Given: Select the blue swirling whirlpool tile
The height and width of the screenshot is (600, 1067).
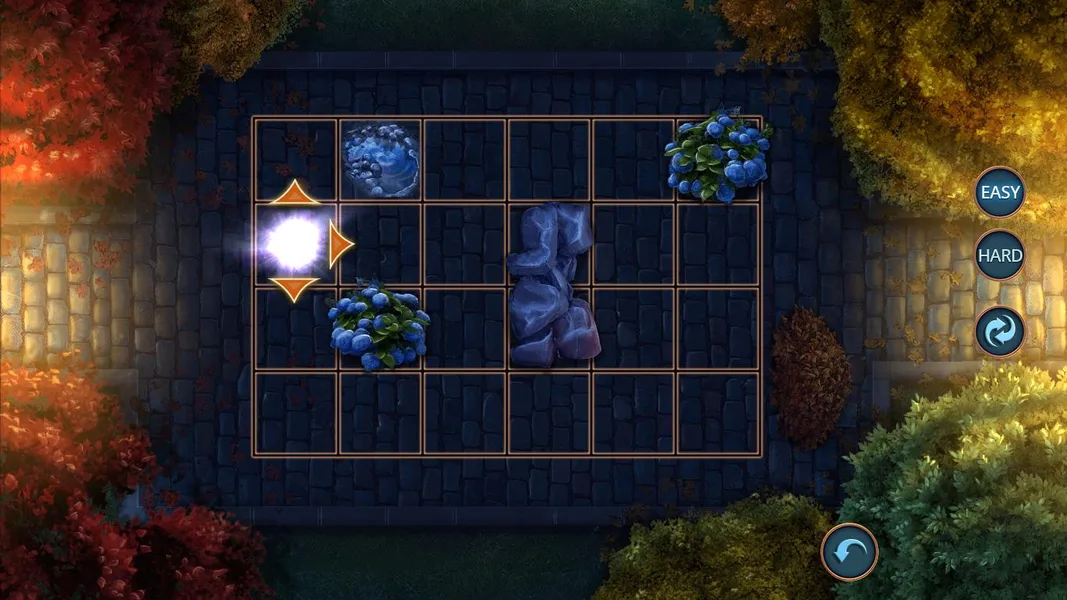Looking at the screenshot, I should 381,160.
